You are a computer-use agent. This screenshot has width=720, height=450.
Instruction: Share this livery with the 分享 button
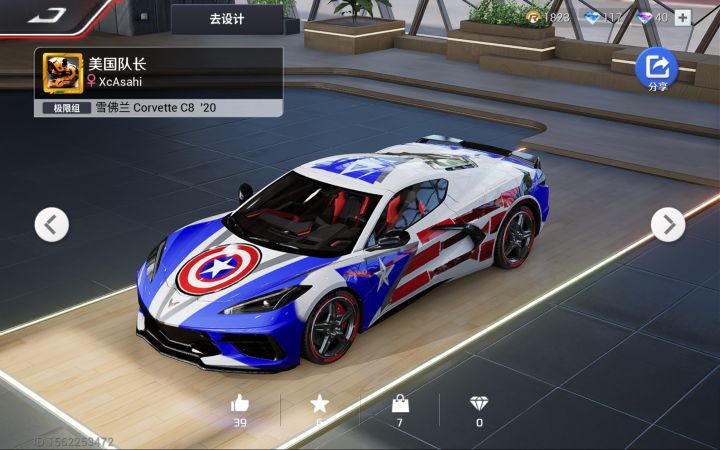657,69
